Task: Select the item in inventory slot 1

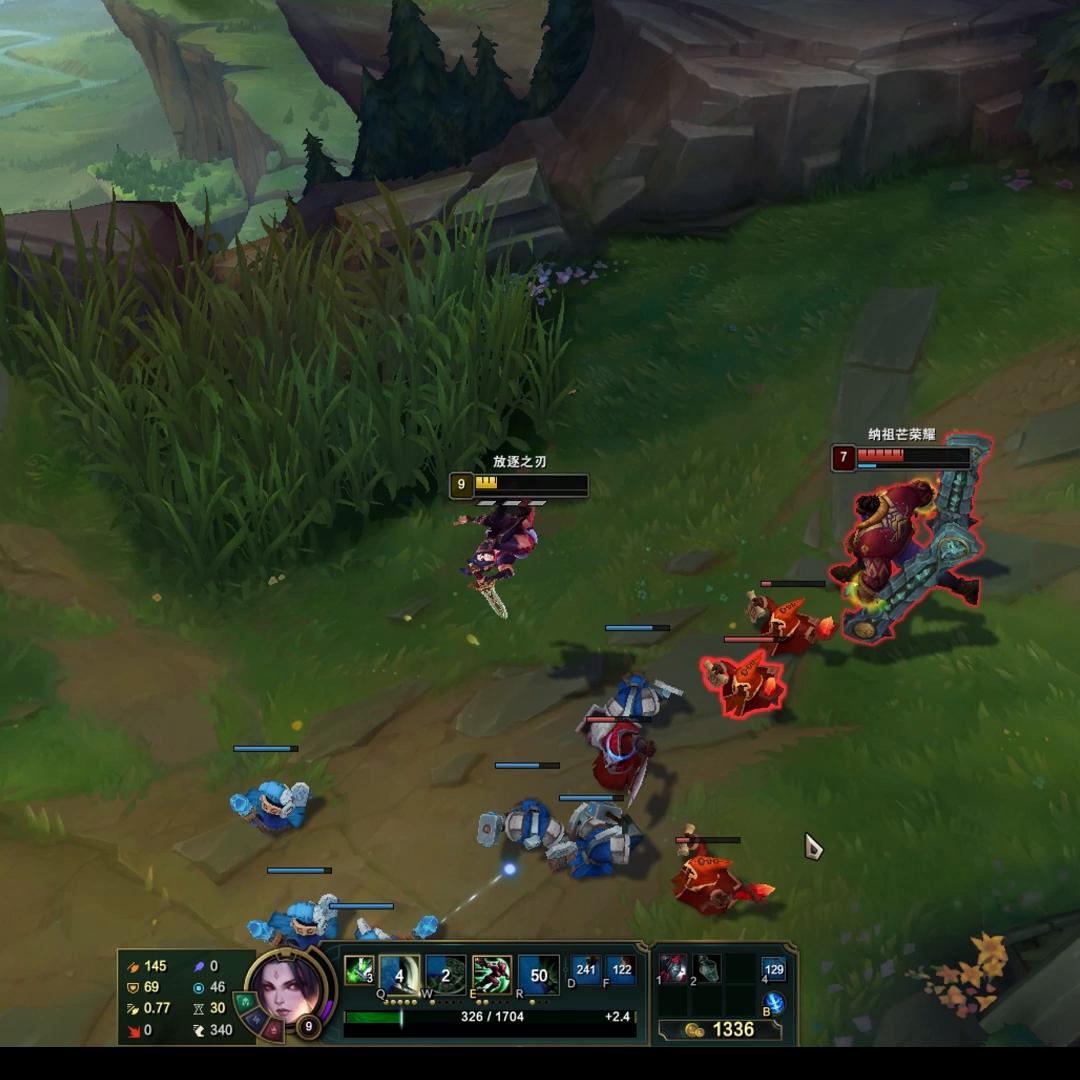Action: [x=673, y=968]
